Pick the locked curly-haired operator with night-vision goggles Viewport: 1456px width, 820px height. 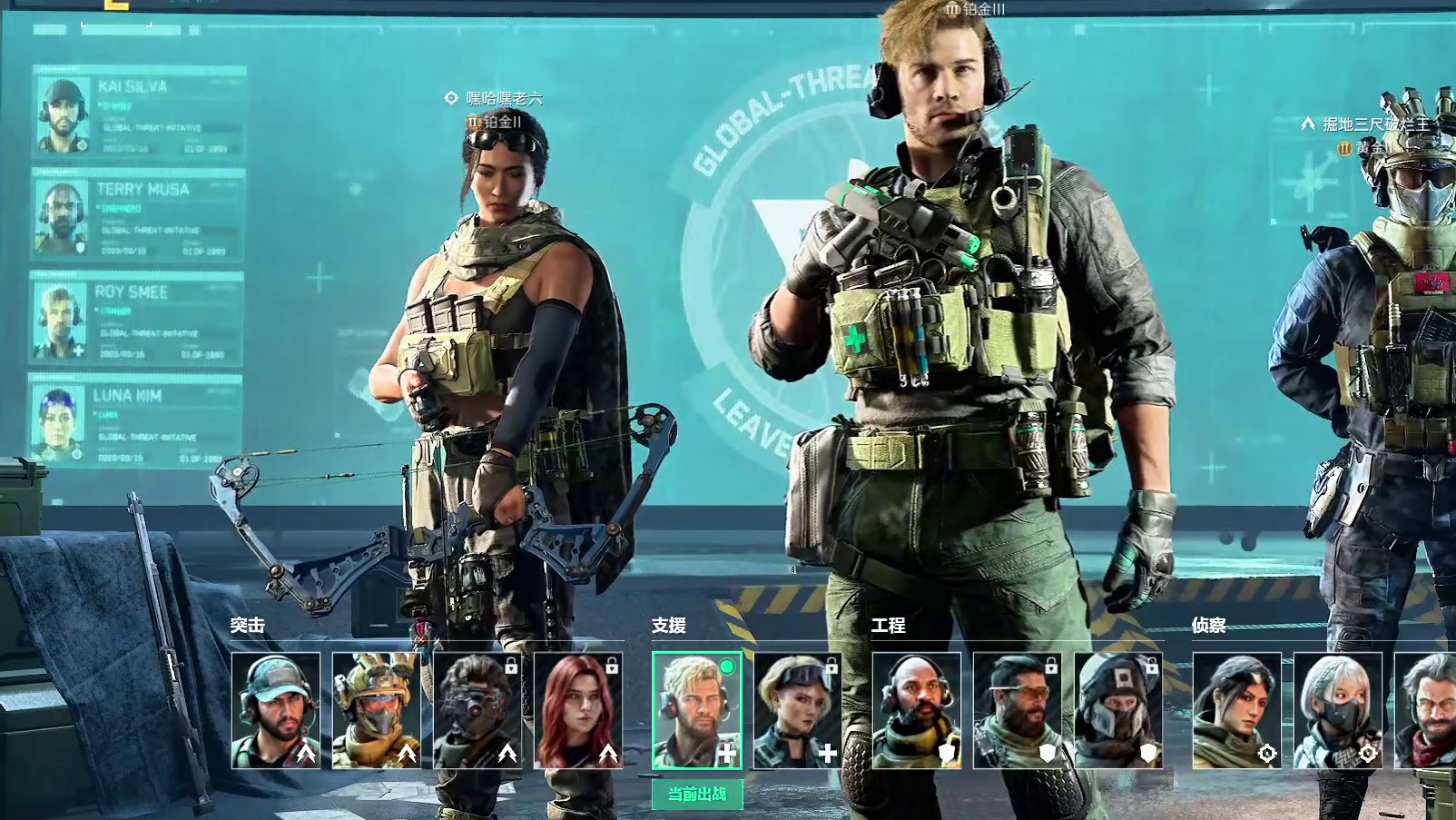point(477,710)
